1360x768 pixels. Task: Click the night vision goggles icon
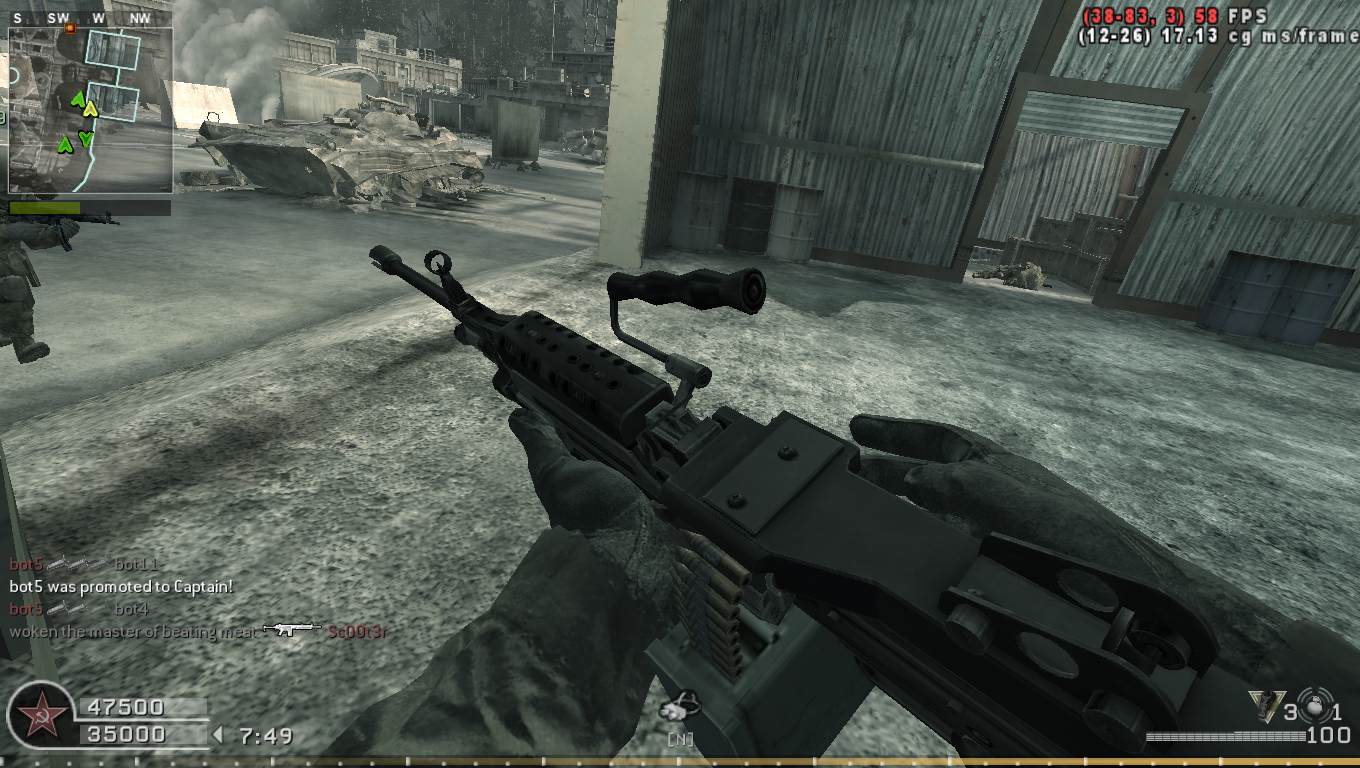coord(681,709)
